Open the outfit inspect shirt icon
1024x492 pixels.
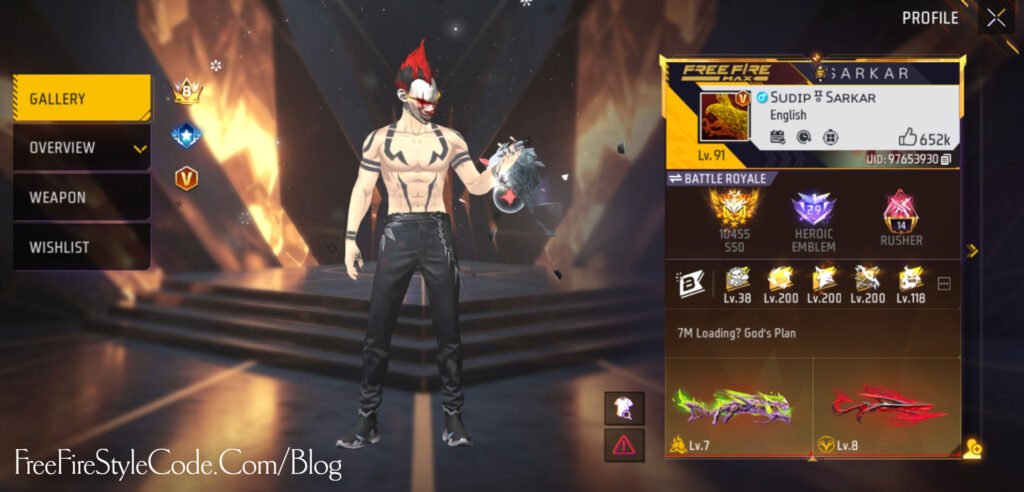coord(624,407)
